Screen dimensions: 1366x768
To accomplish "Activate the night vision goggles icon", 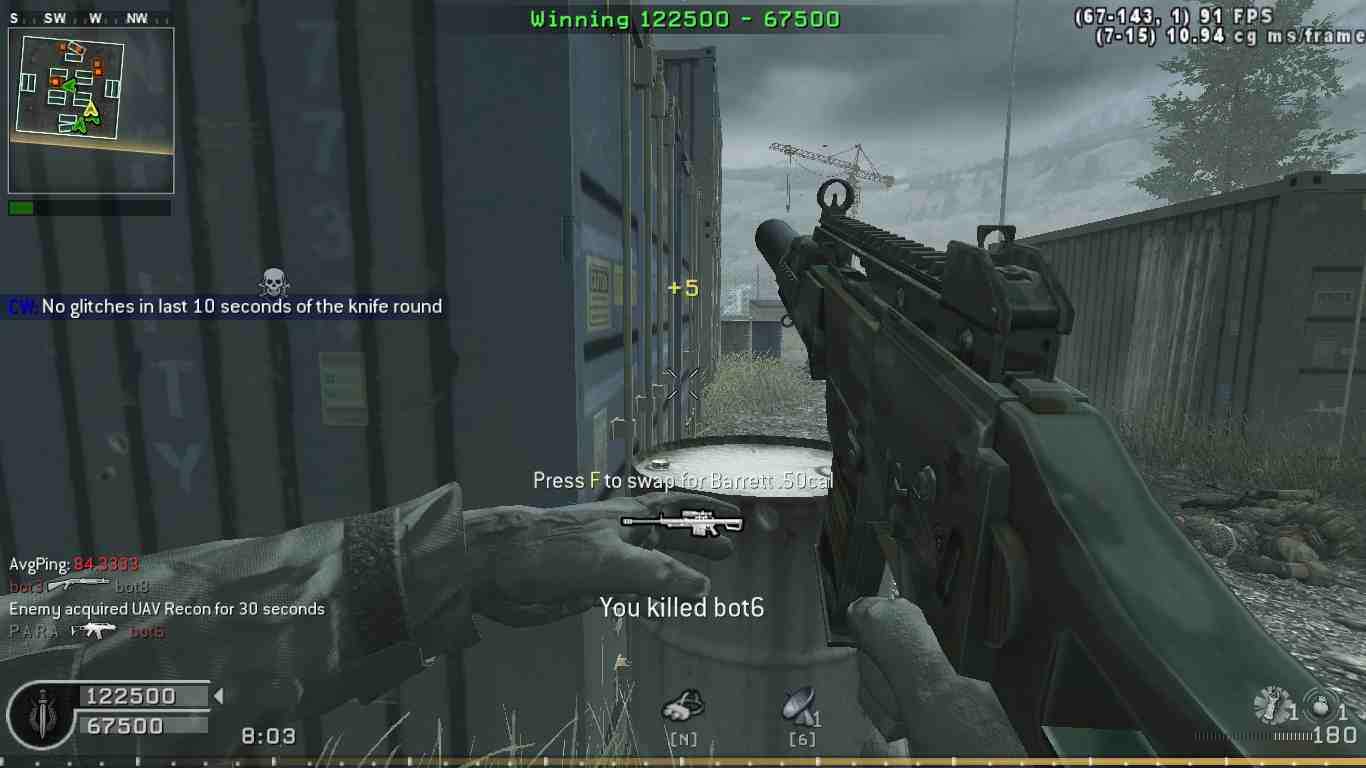I will [x=683, y=706].
